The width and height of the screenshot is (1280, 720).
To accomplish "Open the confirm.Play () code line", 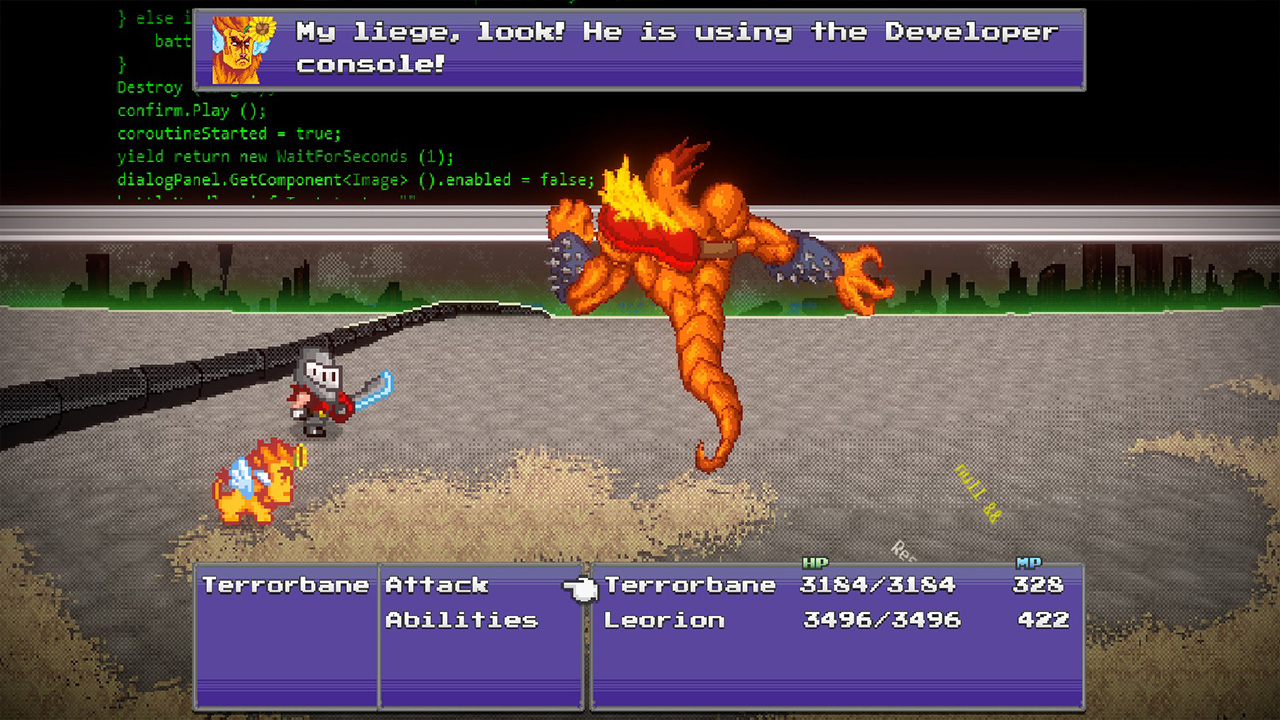I will [192, 110].
